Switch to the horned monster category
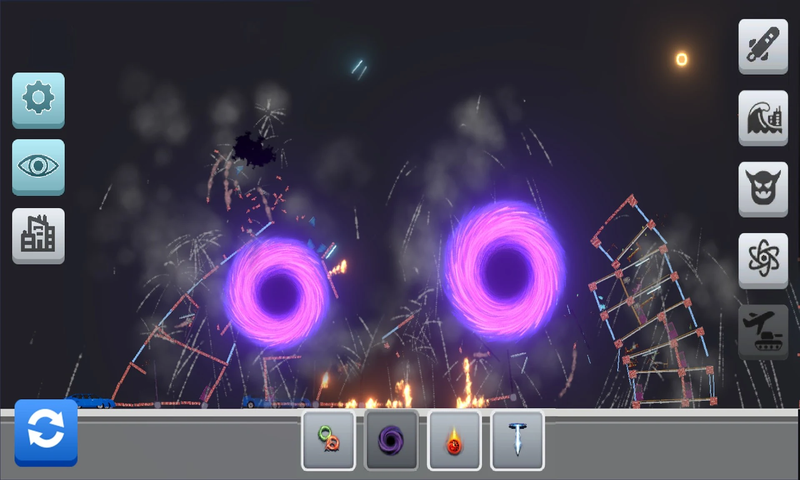Screen dimensions: 800x480 (763, 189)
